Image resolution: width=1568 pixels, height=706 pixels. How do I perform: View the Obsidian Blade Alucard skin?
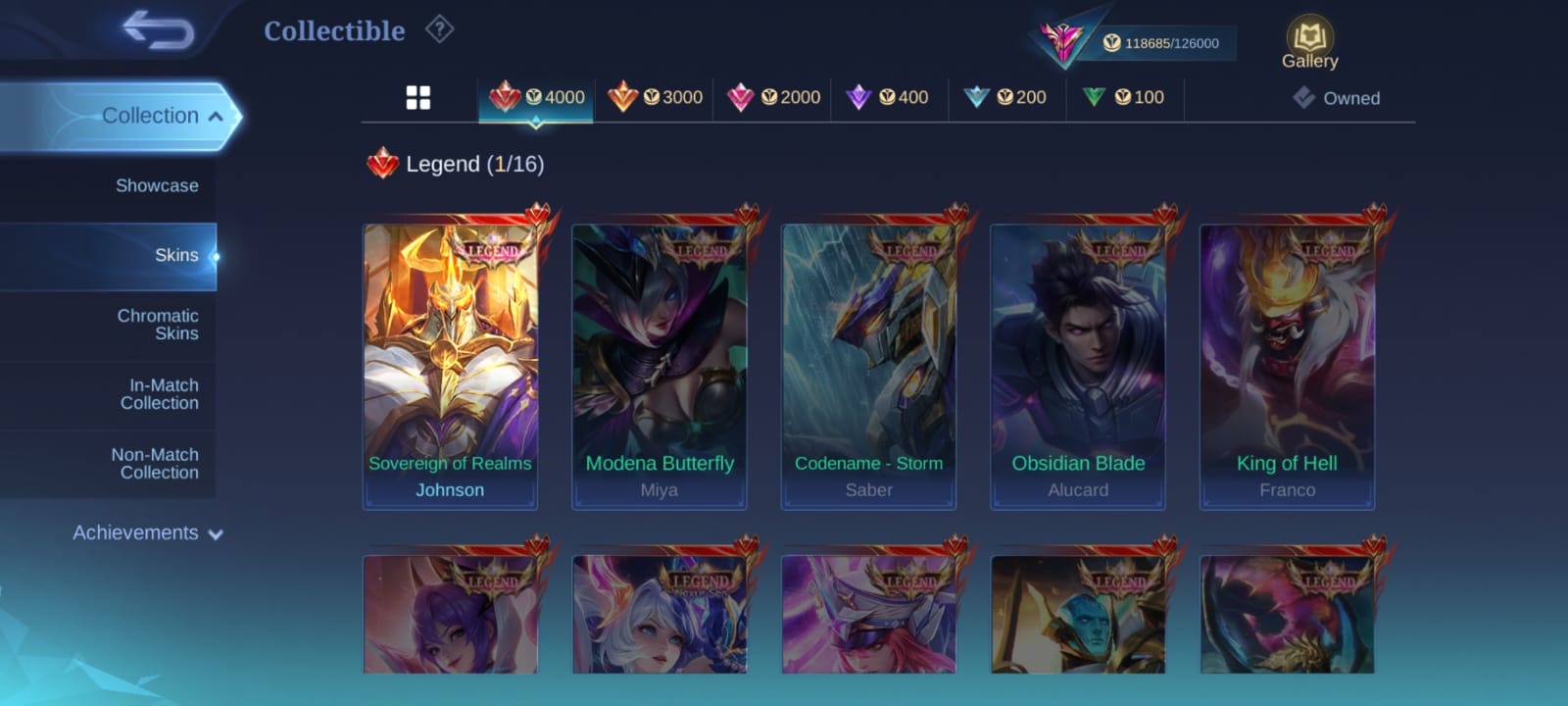1078,363
